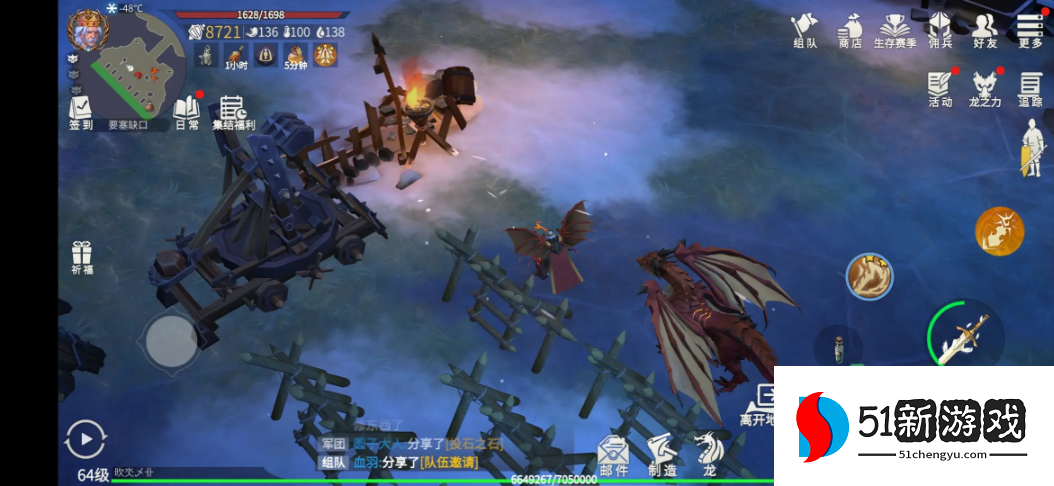The image size is (1054, 486).
Task: Open the 生存赛季 survival season screen
Action: coord(896,30)
